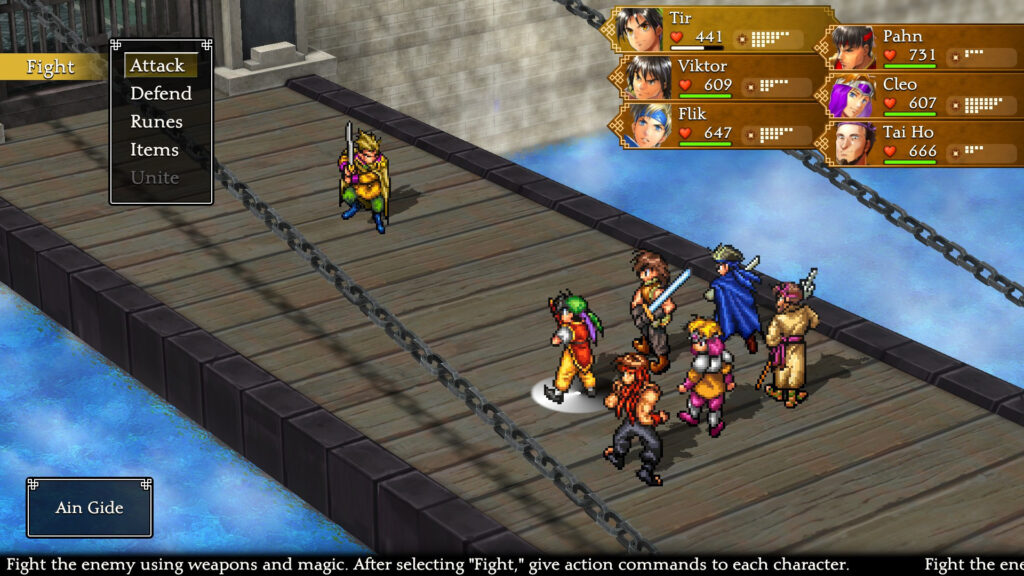Select the Fight tab label
Viewport: 1024px width, 576px height.
(x=50, y=67)
